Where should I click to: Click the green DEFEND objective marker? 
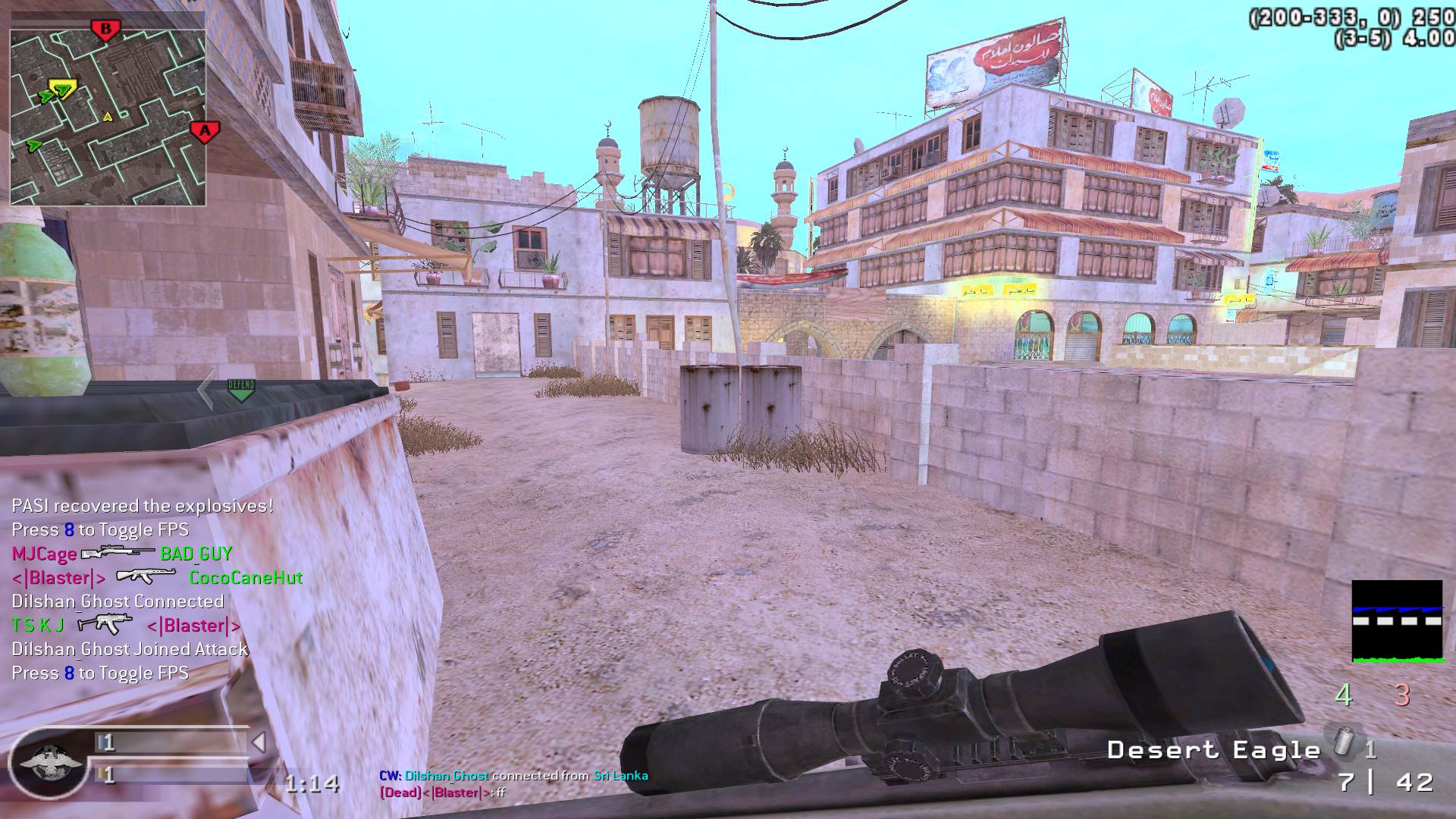241,390
